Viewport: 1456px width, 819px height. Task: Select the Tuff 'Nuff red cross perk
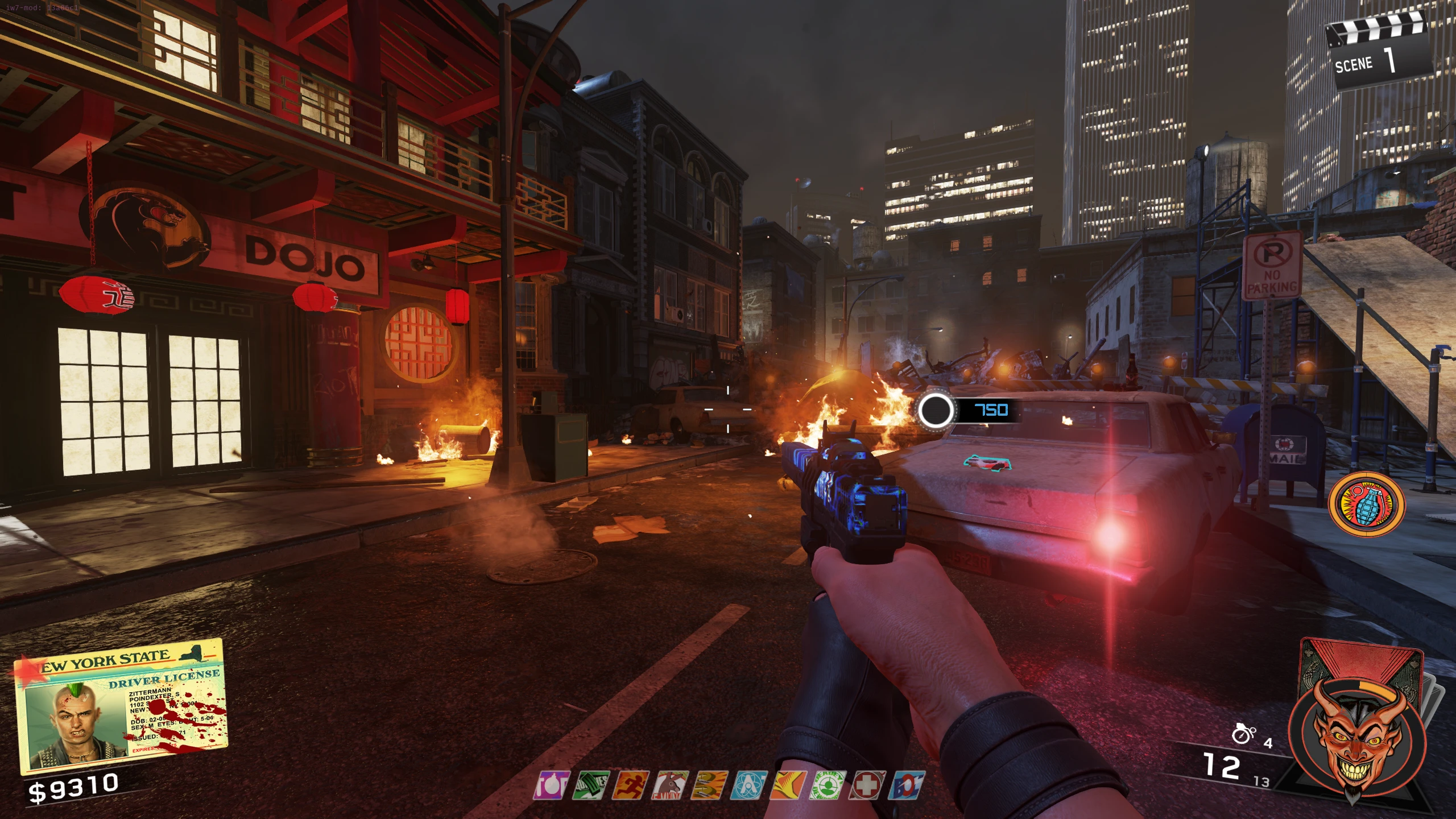(x=867, y=785)
